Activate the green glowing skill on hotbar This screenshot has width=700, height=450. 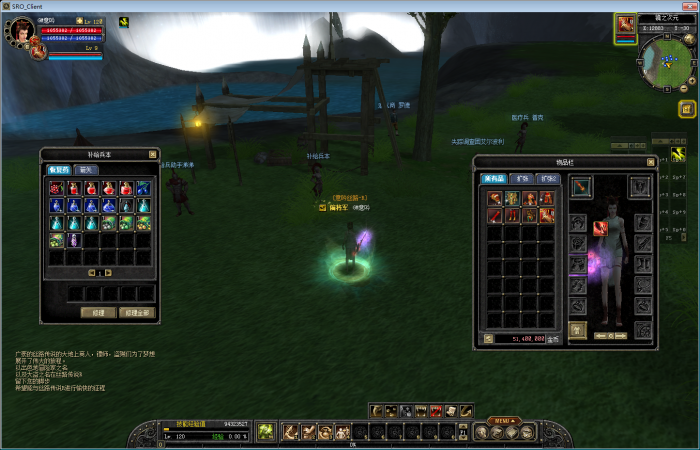(266, 432)
